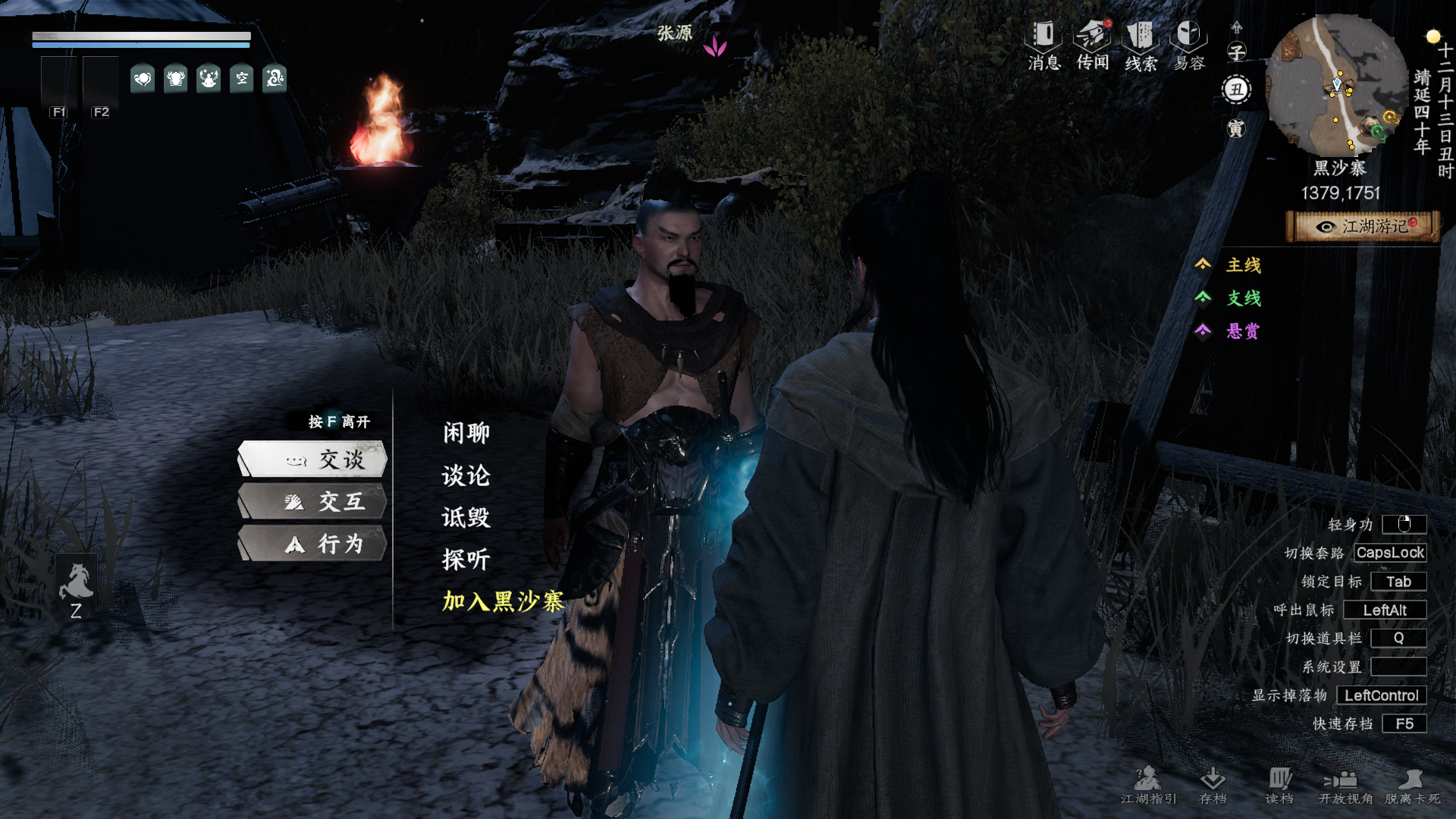Open the 江湖指引 guide
Image resolution: width=1456 pixels, height=819 pixels.
pos(1148,785)
